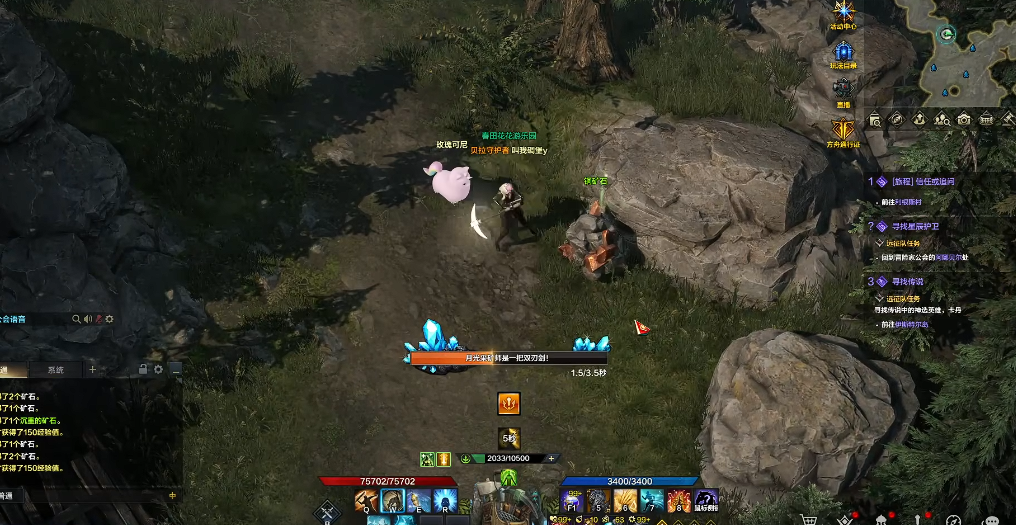Open the 直播 camera icon
1016x525 pixels.
[845, 89]
